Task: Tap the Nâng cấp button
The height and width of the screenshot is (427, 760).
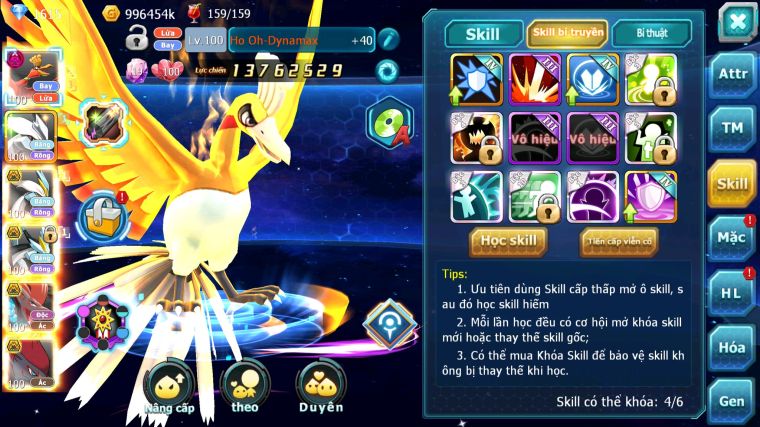Action: 168,390
